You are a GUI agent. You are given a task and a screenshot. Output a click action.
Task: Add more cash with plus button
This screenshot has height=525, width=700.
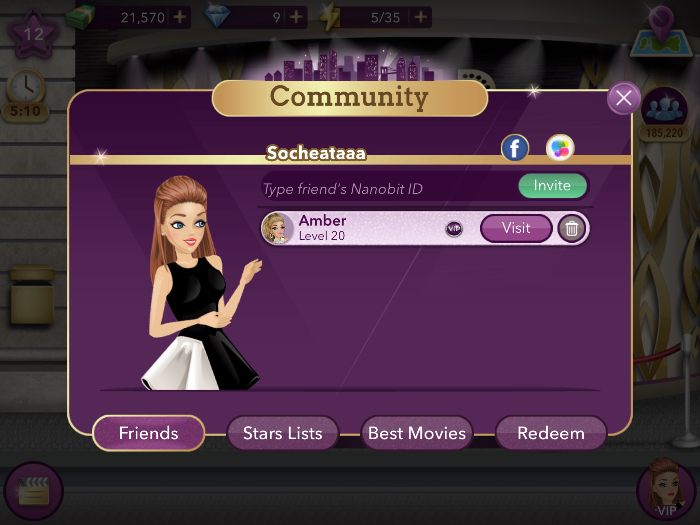coord(179,17)
